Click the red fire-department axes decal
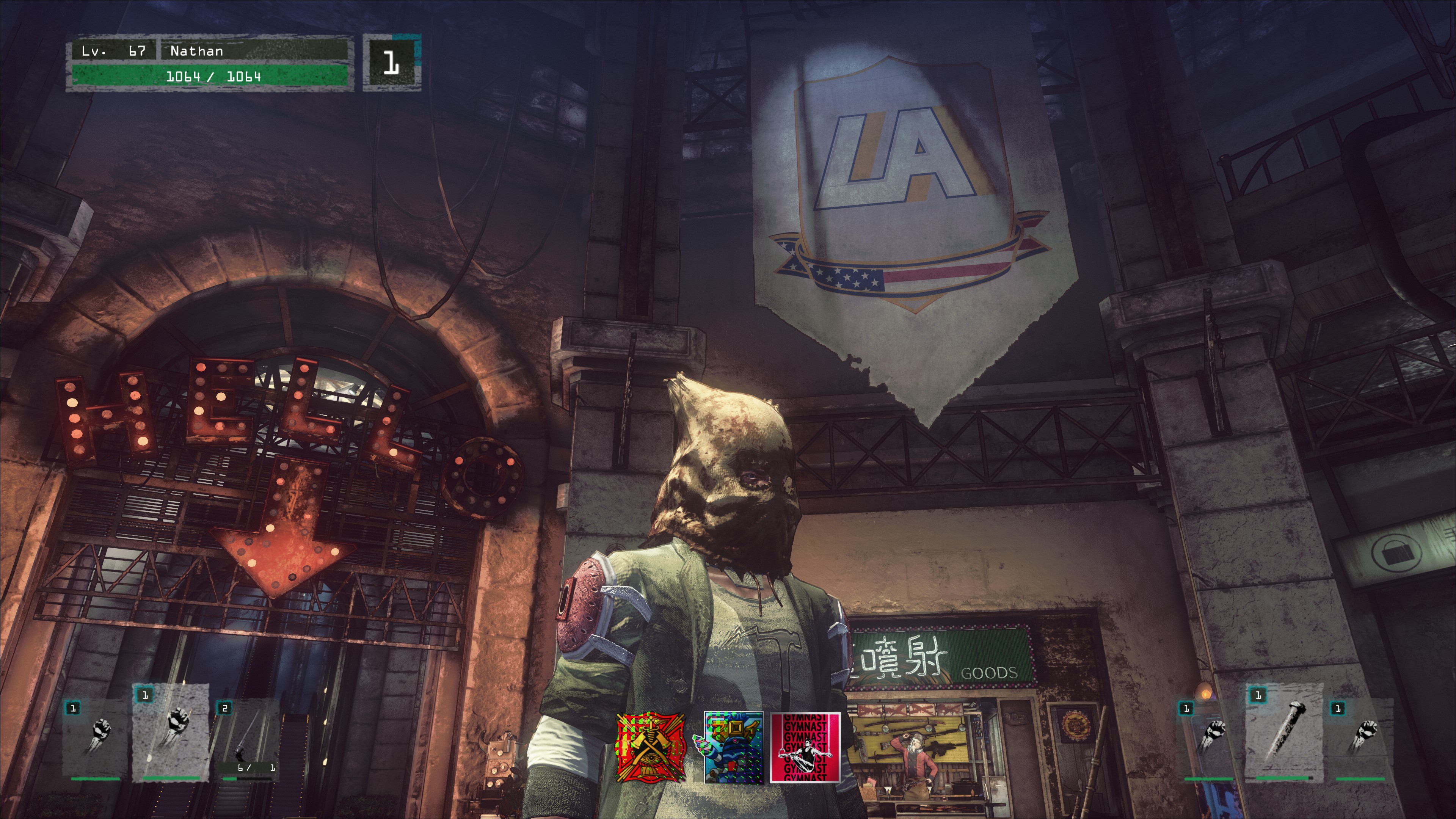 click(651, 747)
